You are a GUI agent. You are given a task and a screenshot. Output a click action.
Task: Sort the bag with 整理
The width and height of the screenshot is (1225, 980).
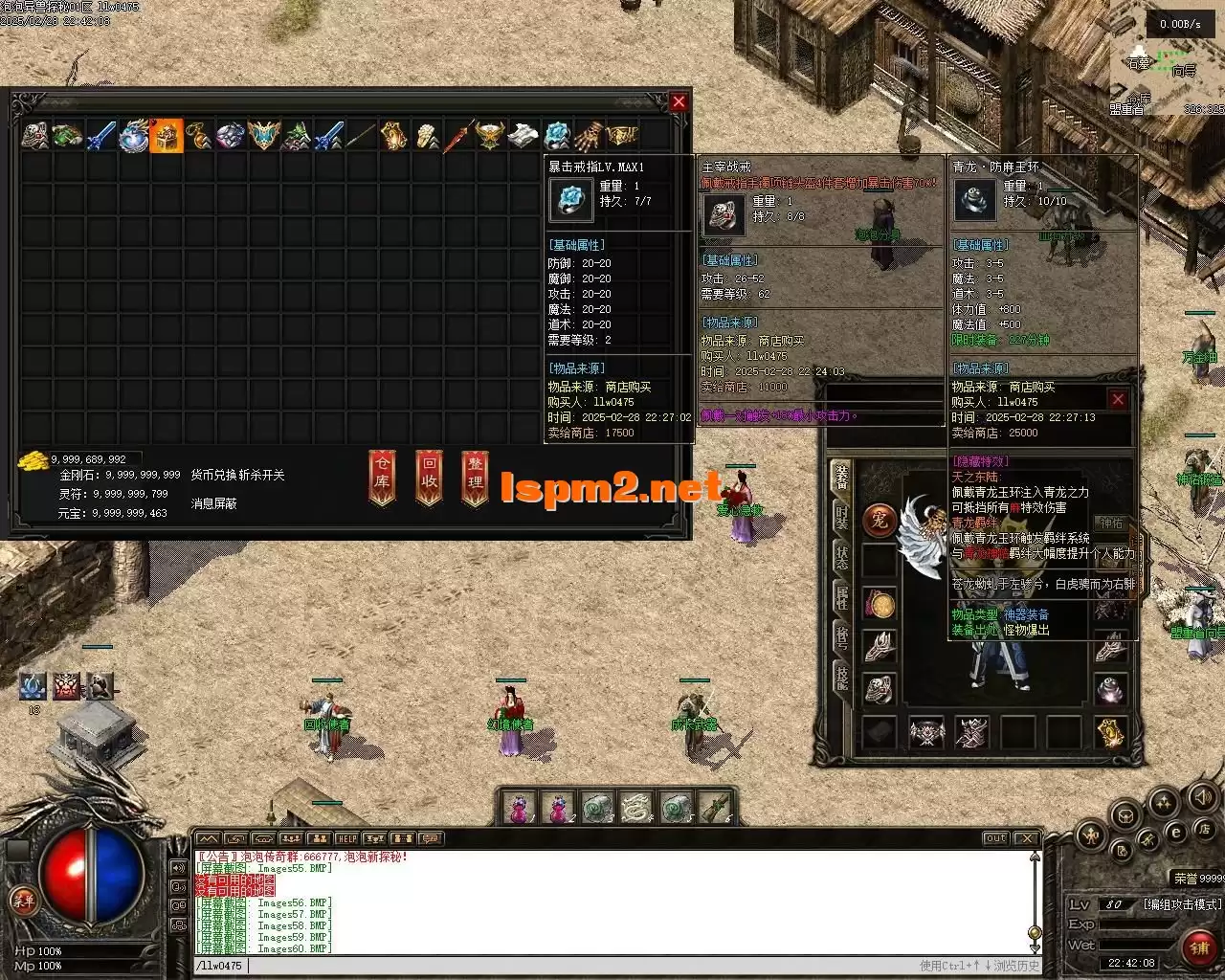pos(475,477)
